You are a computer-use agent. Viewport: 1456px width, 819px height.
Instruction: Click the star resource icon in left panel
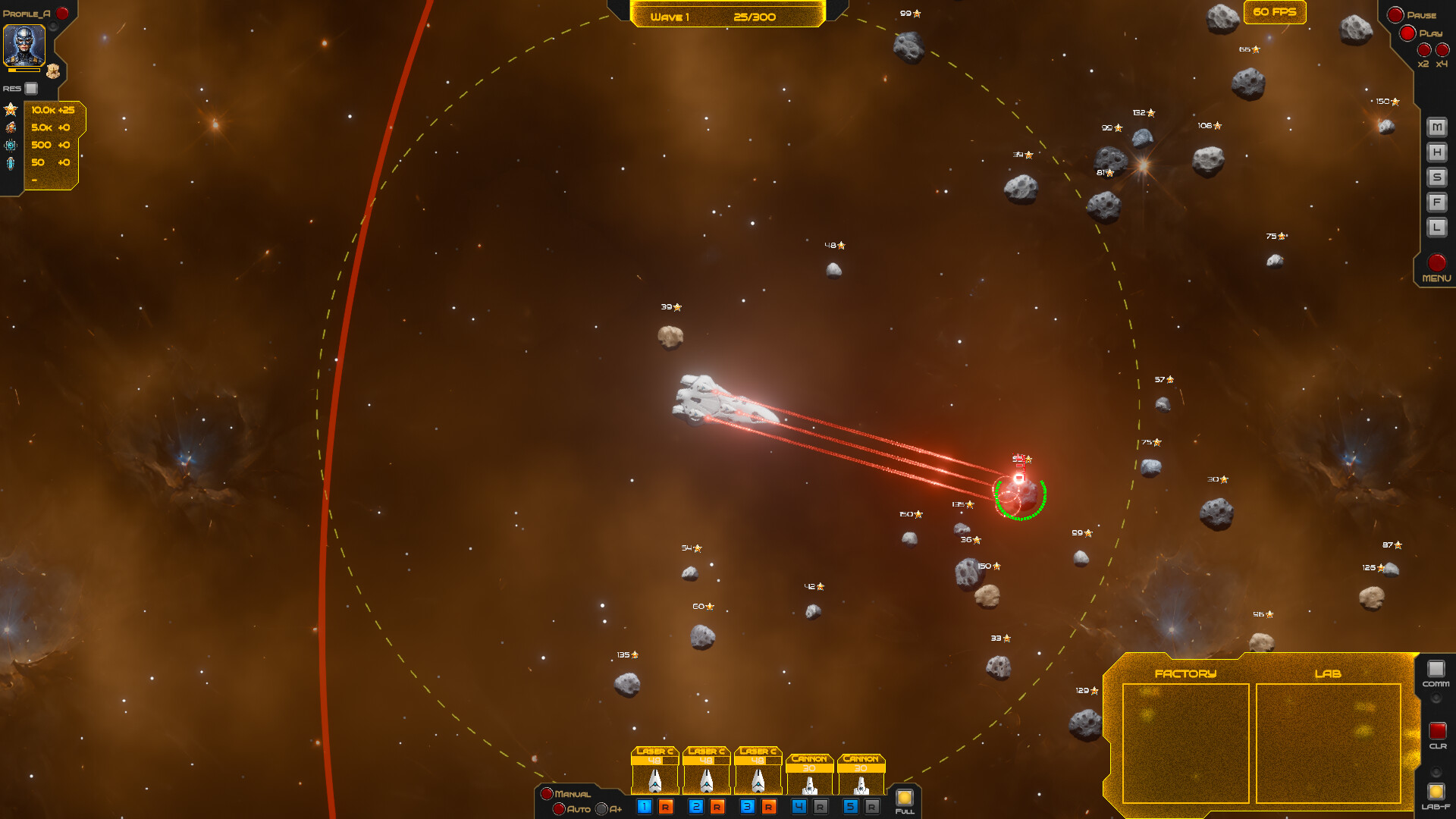coord(11,110)
